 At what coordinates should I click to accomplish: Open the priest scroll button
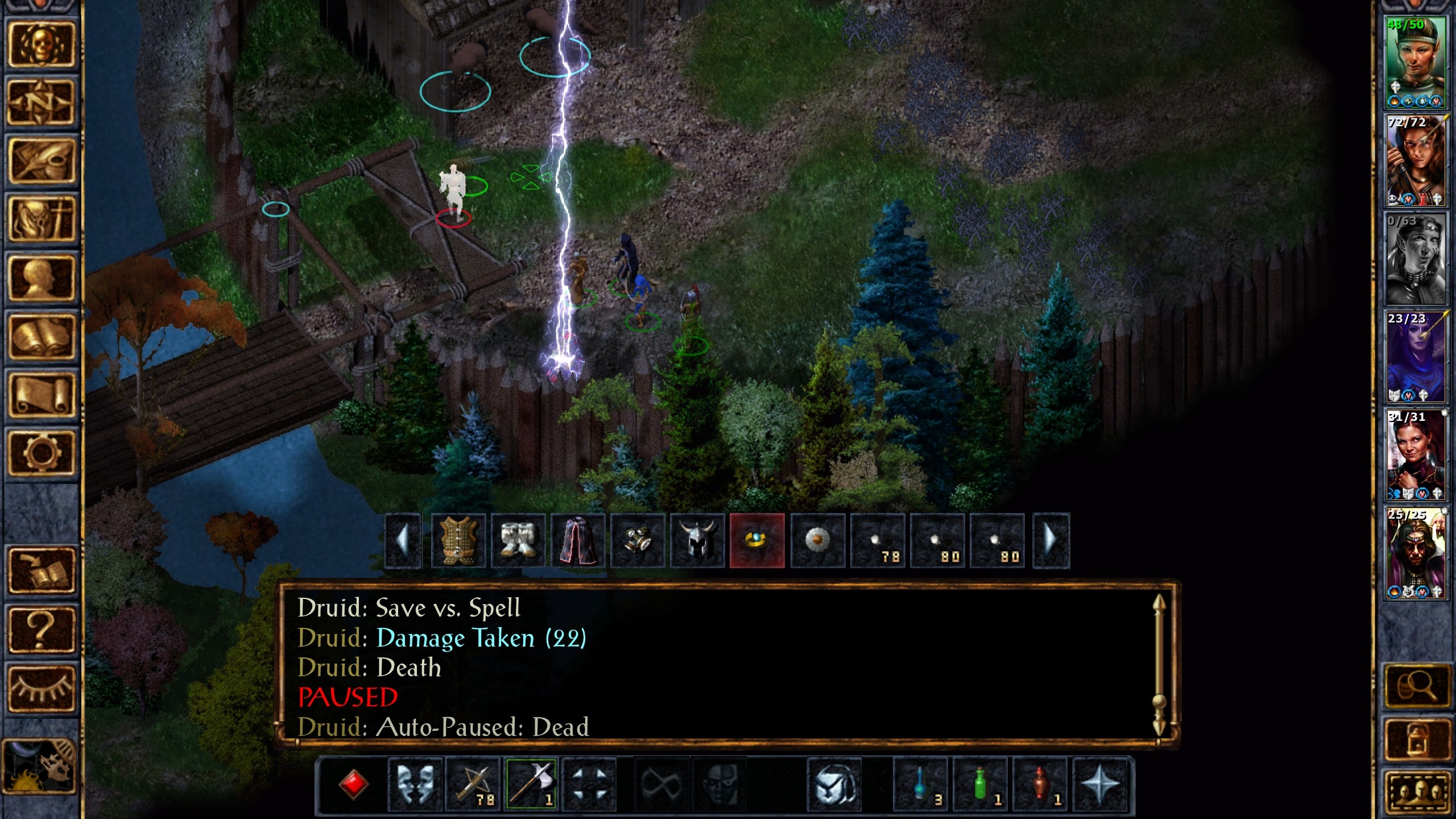pos(40,395)
